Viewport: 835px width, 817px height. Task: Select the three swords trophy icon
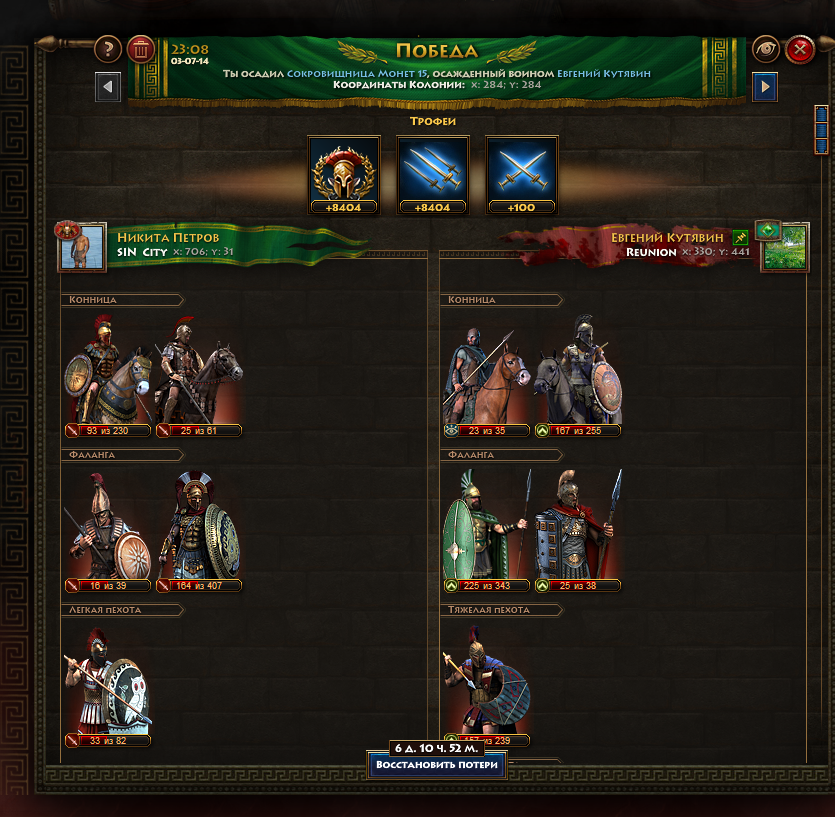433,173
